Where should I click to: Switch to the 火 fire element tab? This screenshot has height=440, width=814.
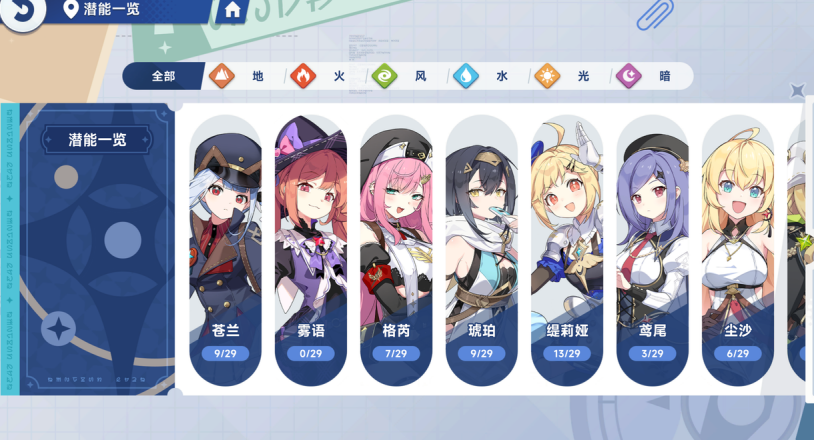[x=325, y=76]
